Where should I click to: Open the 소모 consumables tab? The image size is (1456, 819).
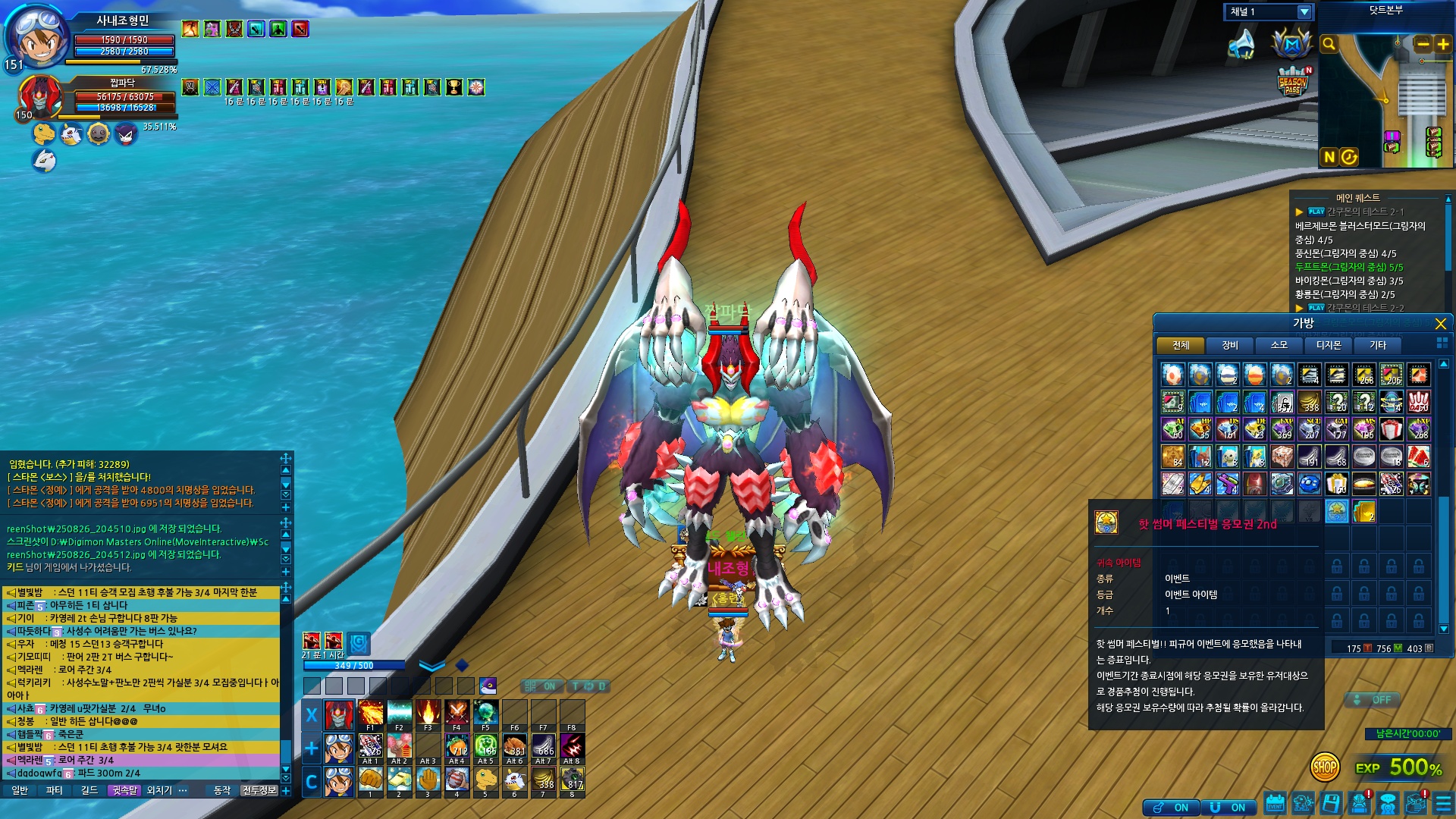point(1279,345)
